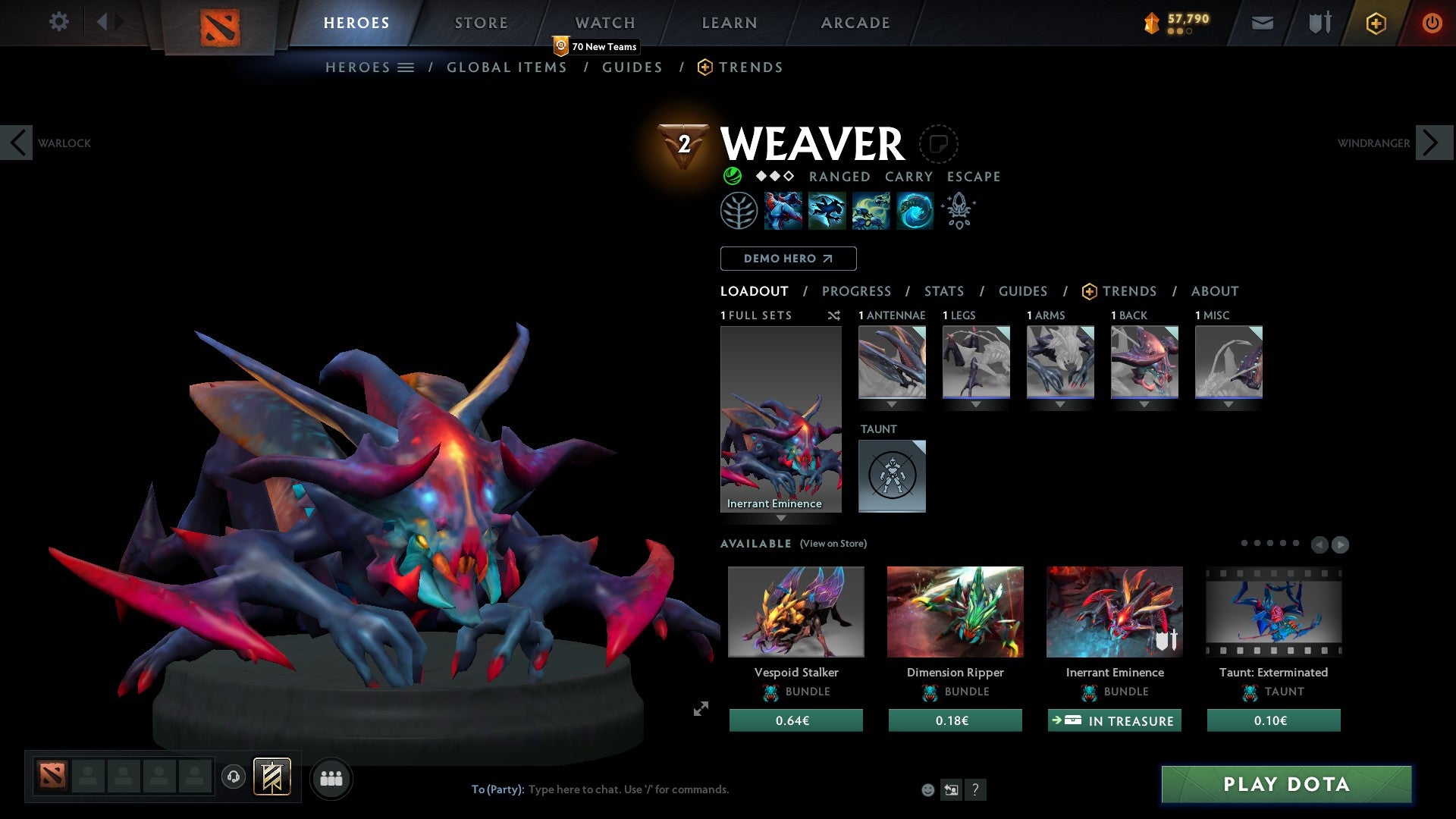Click the Time Lapse spiral ability icon
The height and width of the screenshot is (819, 1456).
(x=915, y=210)
